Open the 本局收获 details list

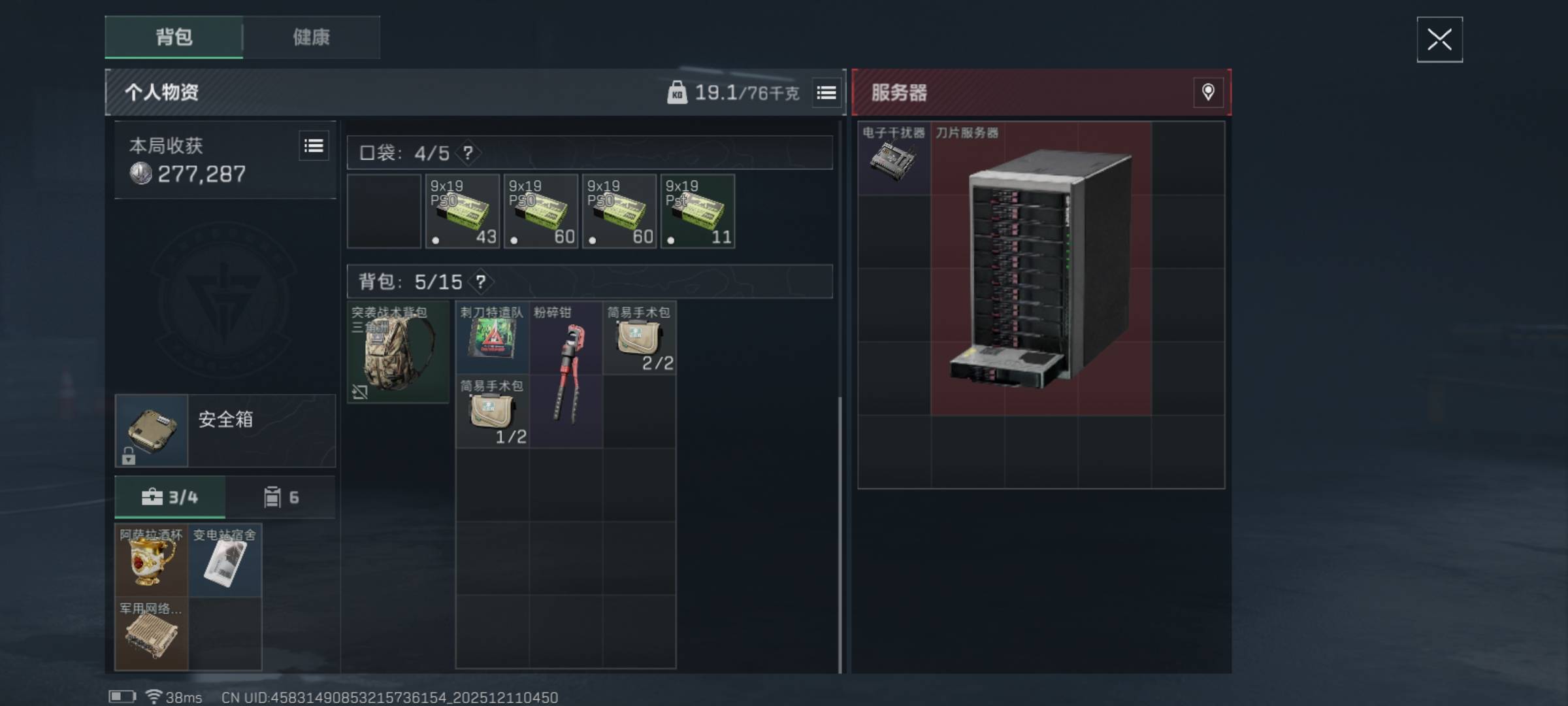pyautogui.click(x=314, y=146)
